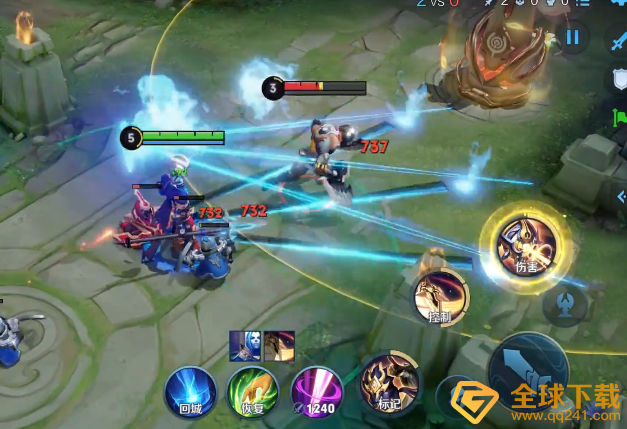627x429 pixels.
Task: Tap the shield icon on right edge
Action: tap(619, 77)
